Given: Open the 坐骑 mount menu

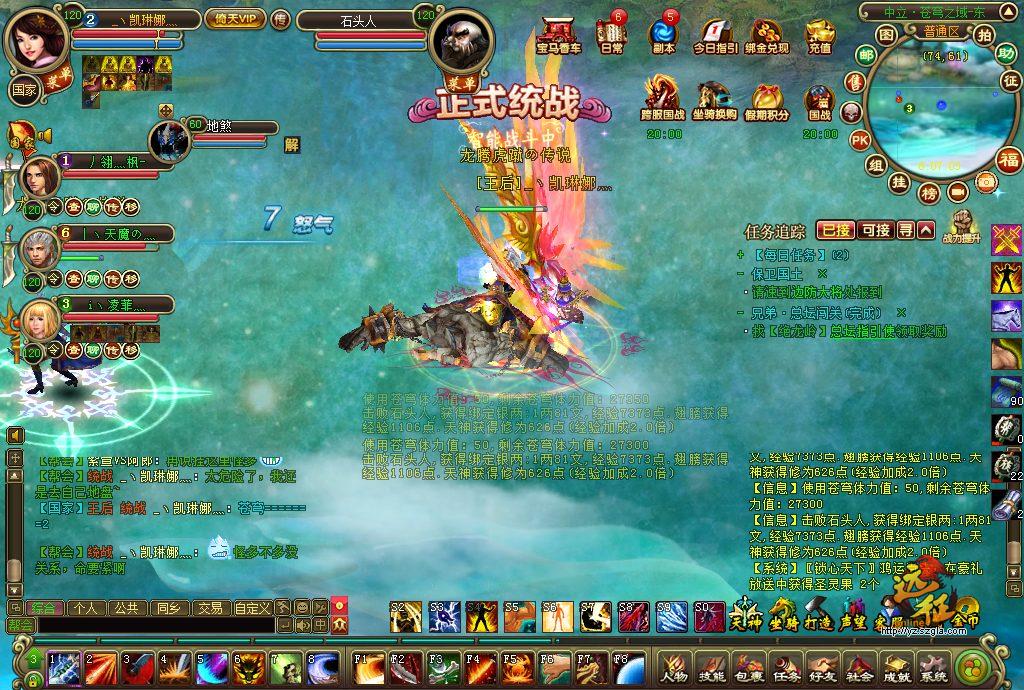Looking at the screenshot, I should pyautogui.click(x=783, y=612).
